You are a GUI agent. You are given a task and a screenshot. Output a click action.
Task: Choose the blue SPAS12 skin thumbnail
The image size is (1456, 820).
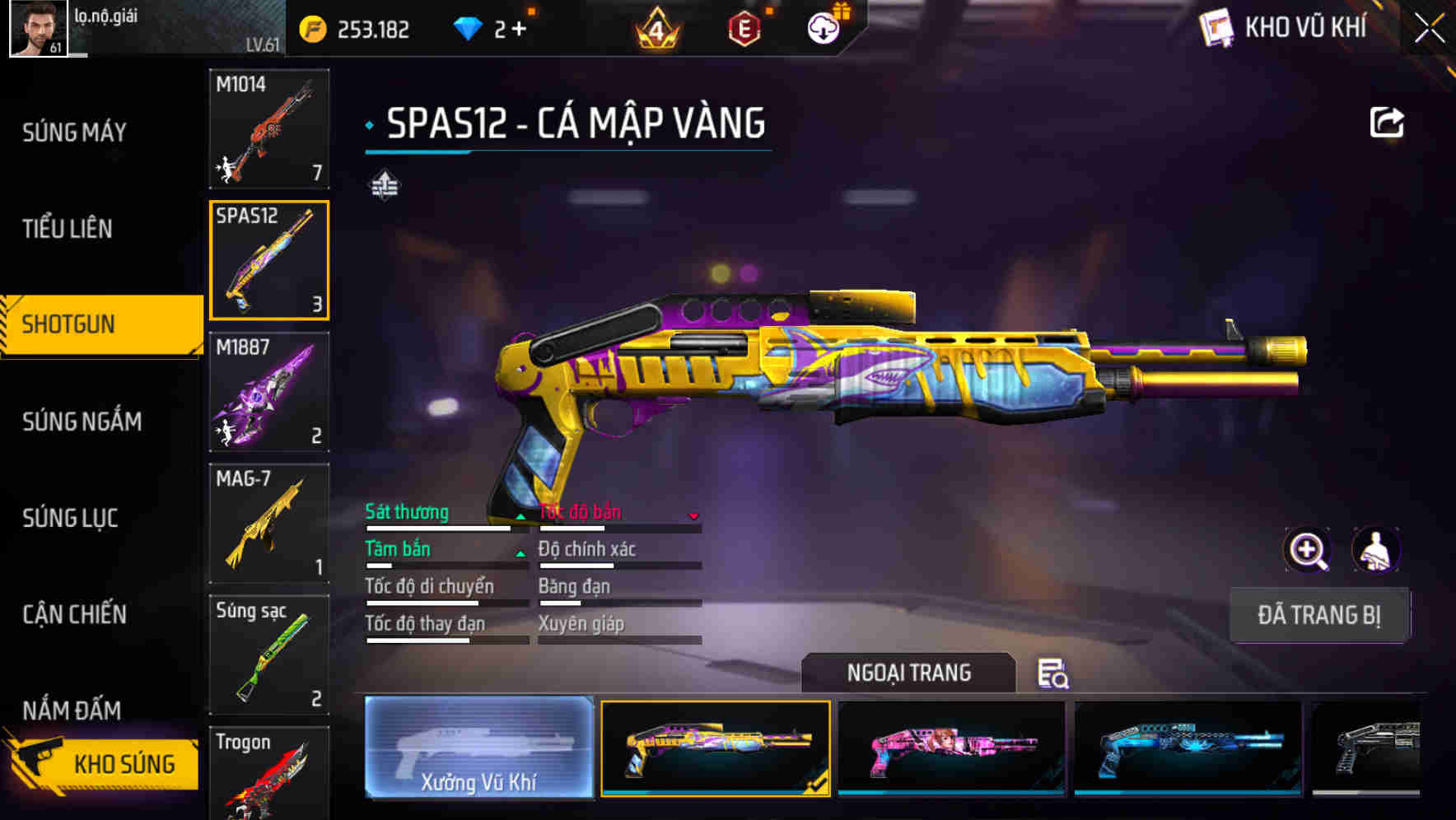1188,748
